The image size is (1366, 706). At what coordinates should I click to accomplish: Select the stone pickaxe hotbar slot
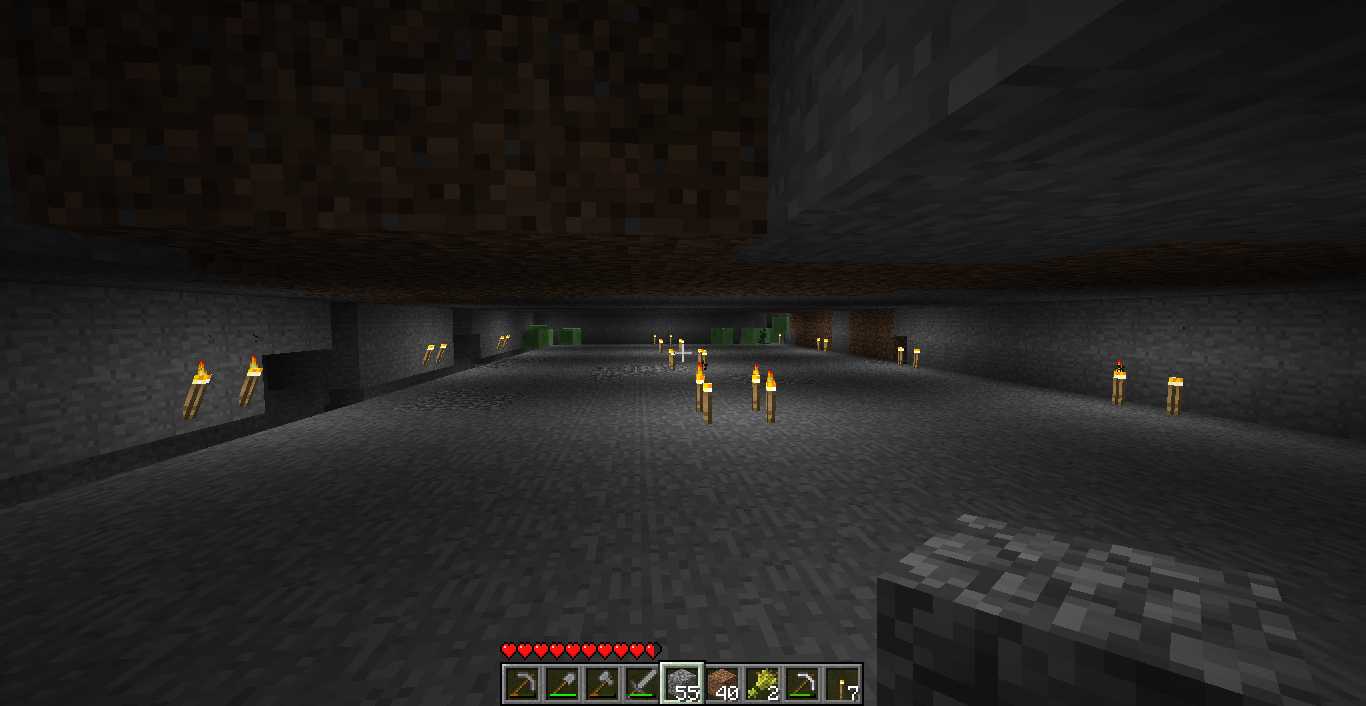(522, 684)
